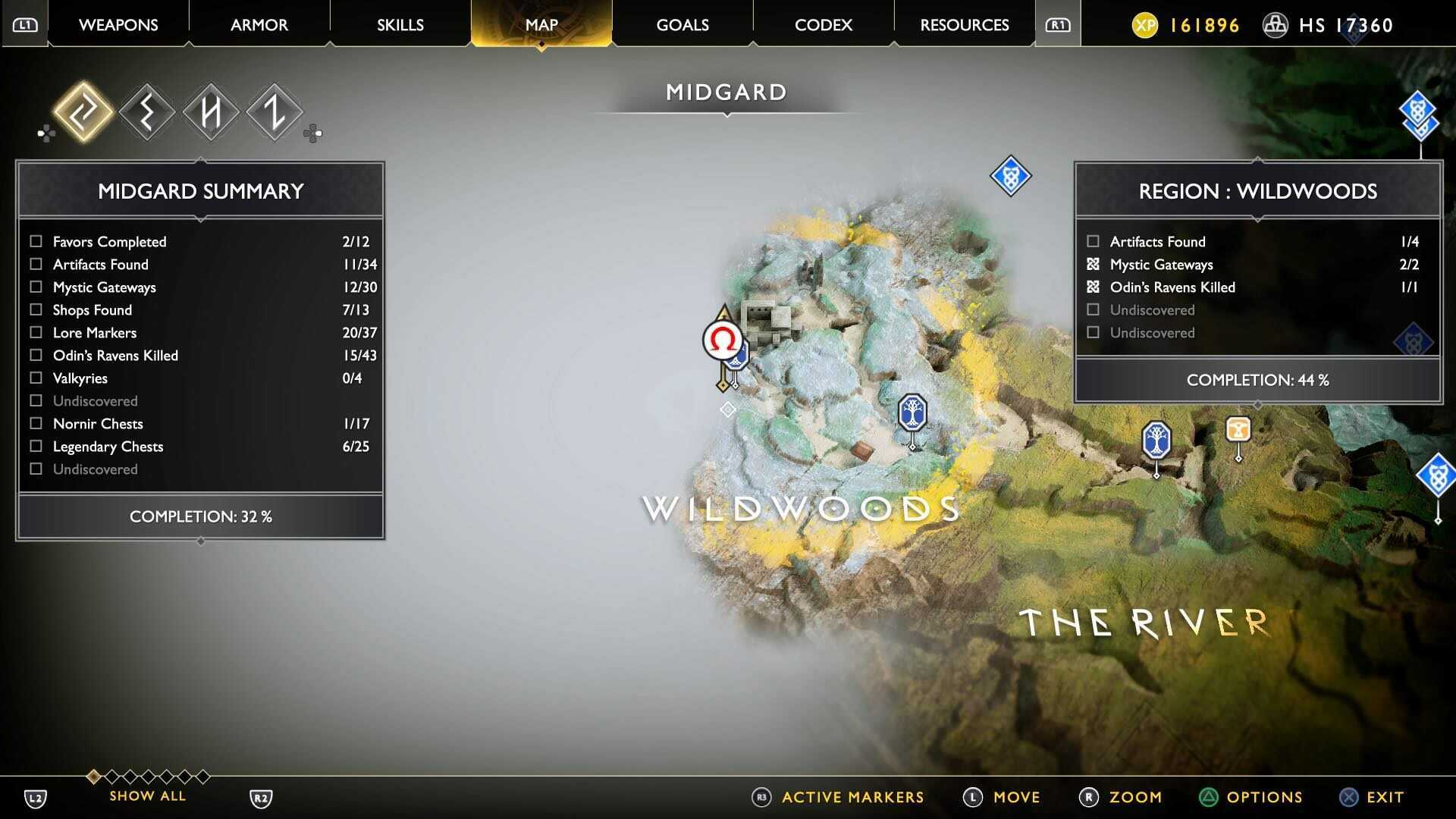Select the glowing first realm rune
The width and height of the screenshot is (1456, 819).
coord(86,111)
